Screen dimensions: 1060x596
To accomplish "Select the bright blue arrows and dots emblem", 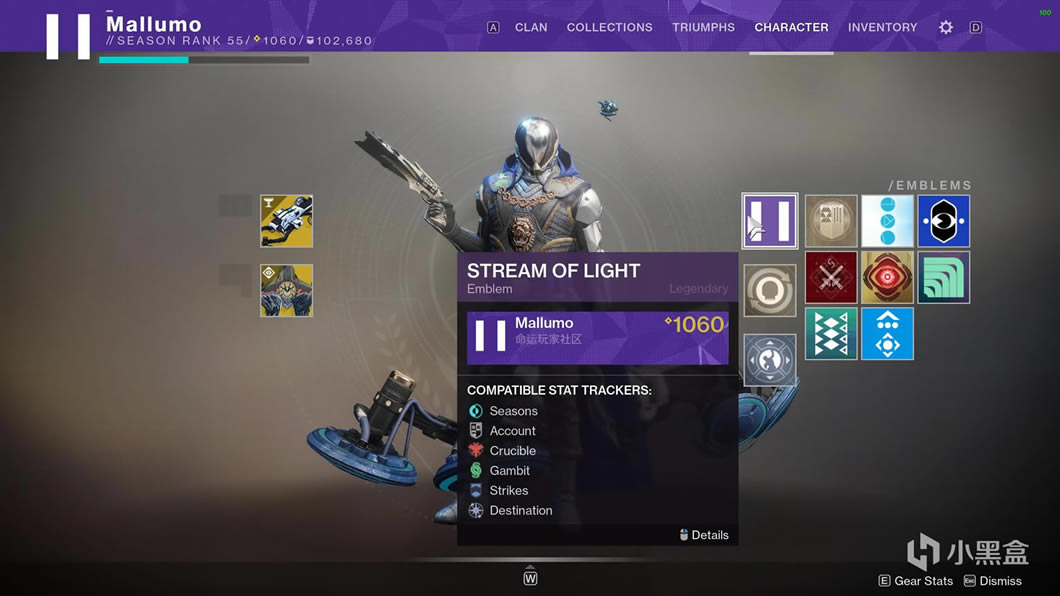I will pos(887,334).
